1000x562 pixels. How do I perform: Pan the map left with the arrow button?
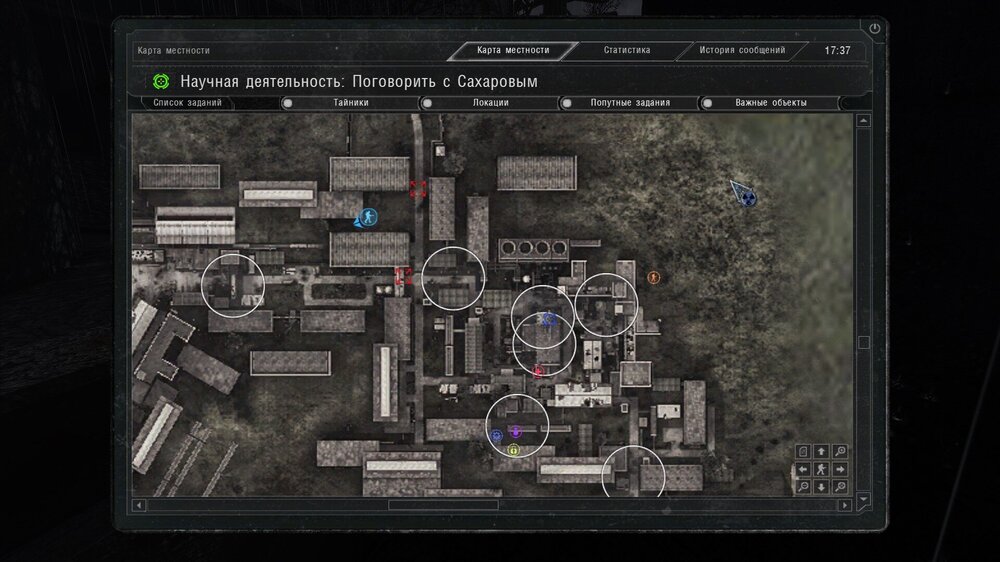click(x=803, y=469)
